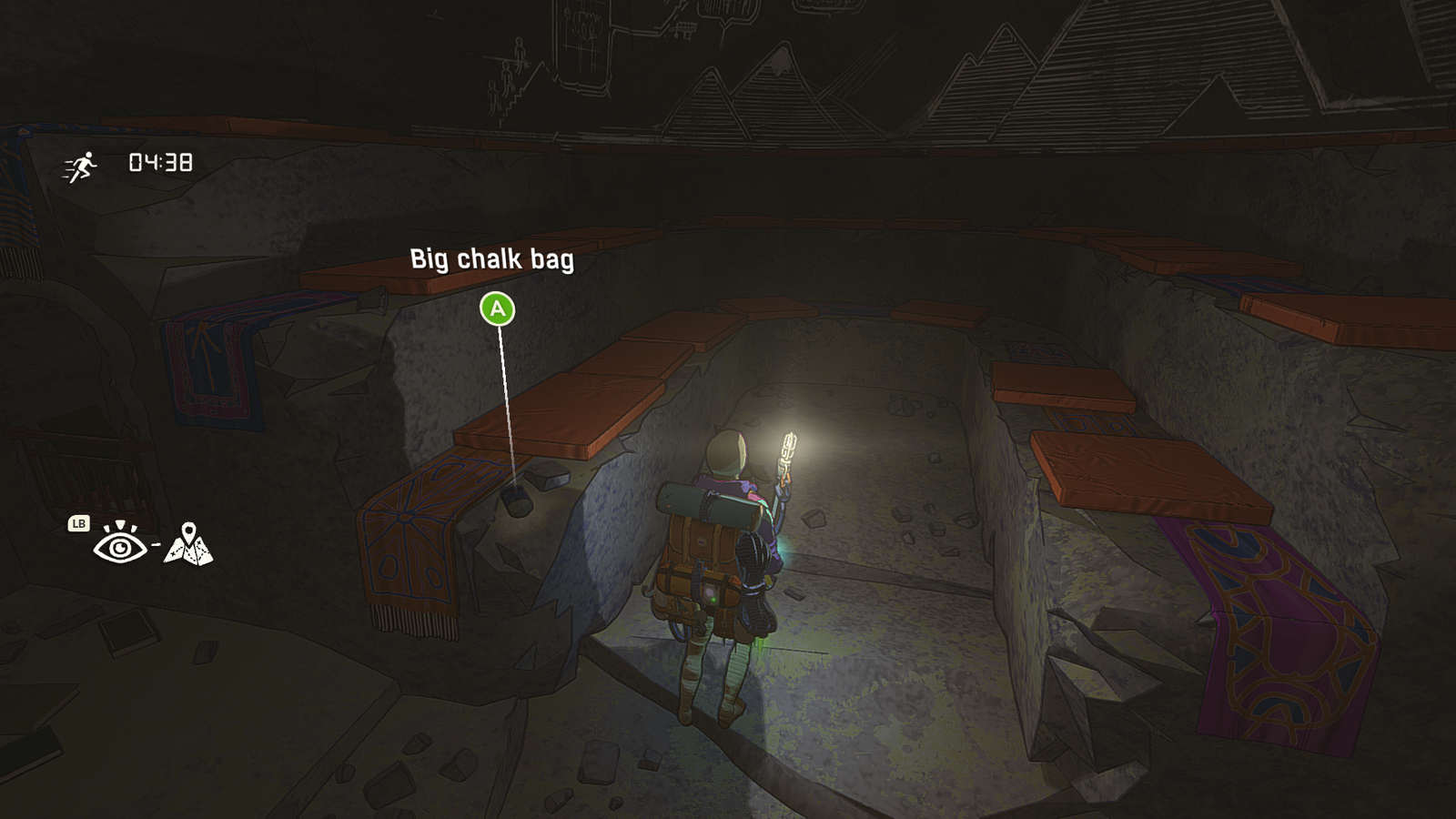Select the Big chalk bag label
1456x819 pixels.
click(x=491, y=259)
